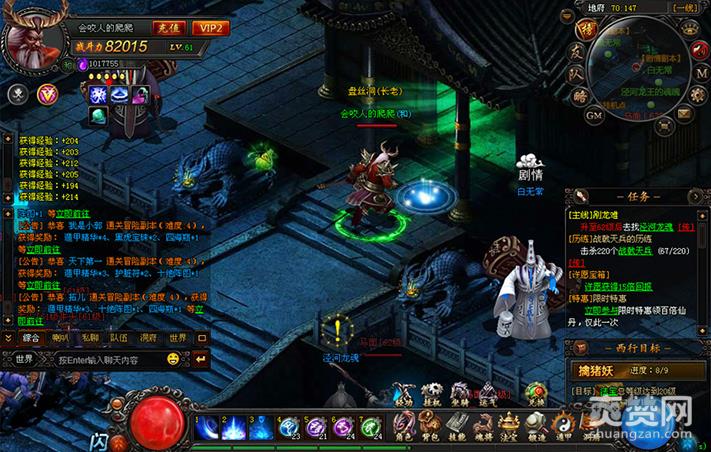Switch to the 队伍 chat tab
This screenshot has height=452, width=711.
(119, 338)
